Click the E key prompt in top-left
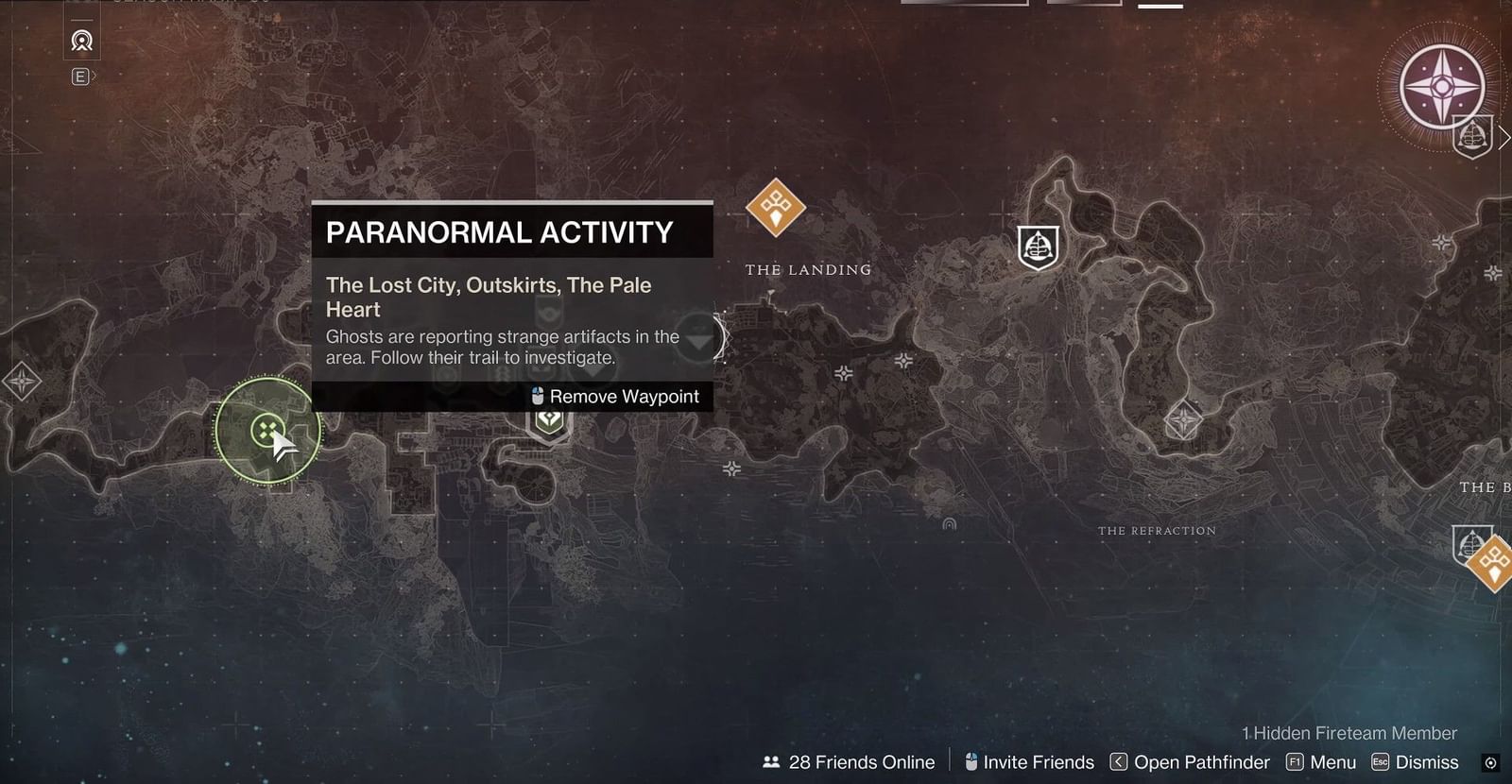 [x=80, y=76]
